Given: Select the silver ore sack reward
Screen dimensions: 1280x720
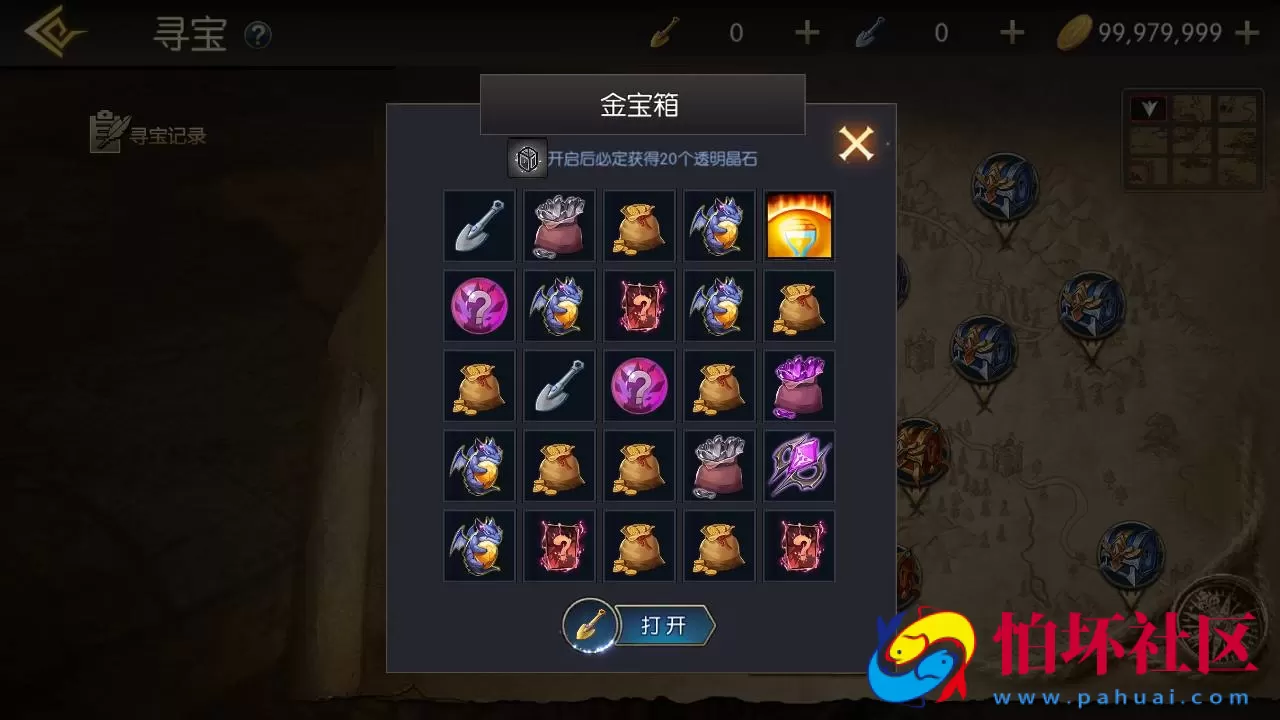Looking at the screenshot, I should click(x=559, y=226).
